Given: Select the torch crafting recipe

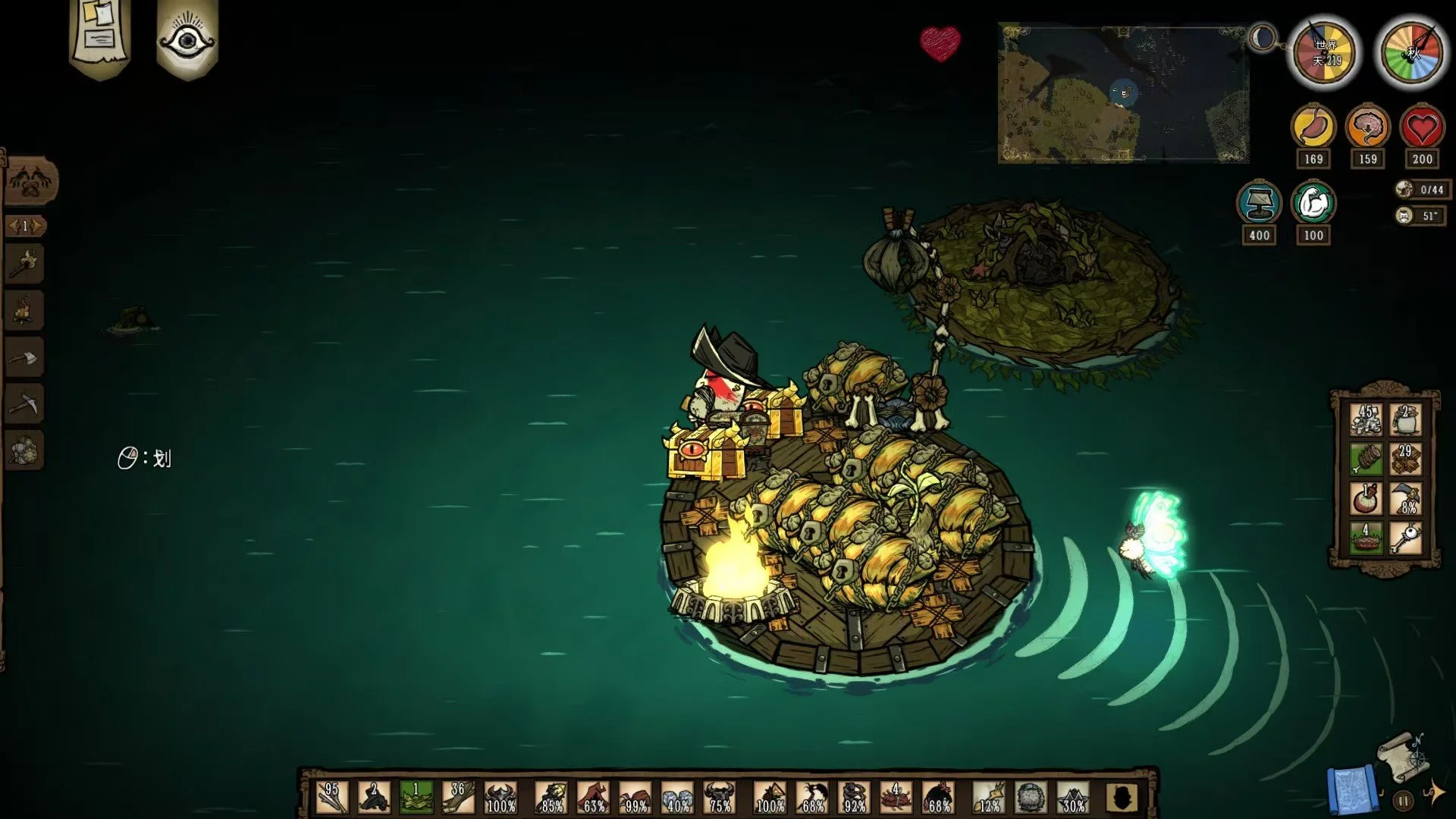Looking at the screenshot, I should pyautogui.click(x=24, y=264).
